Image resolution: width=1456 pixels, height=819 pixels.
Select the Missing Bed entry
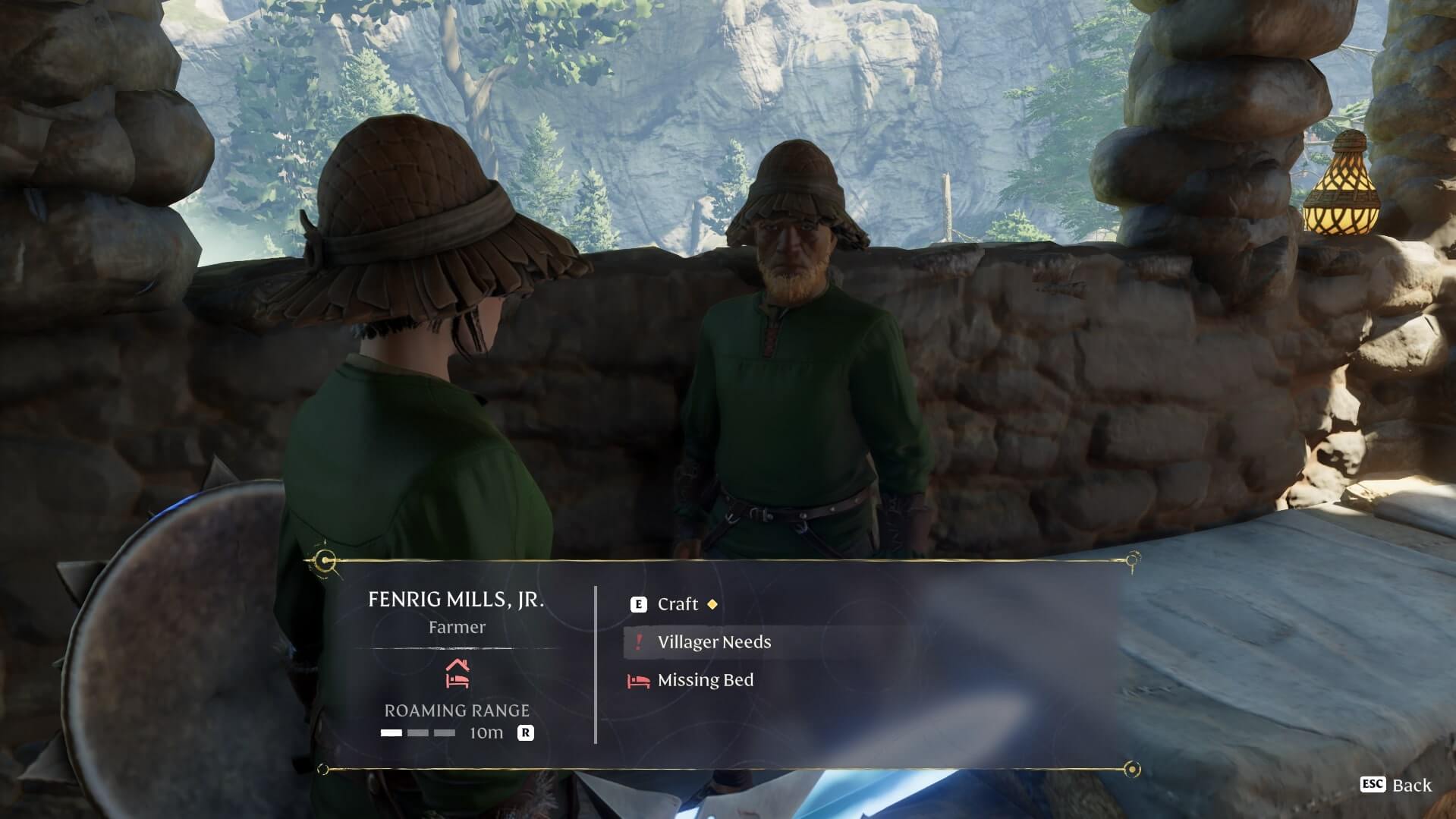pos(705,680)
